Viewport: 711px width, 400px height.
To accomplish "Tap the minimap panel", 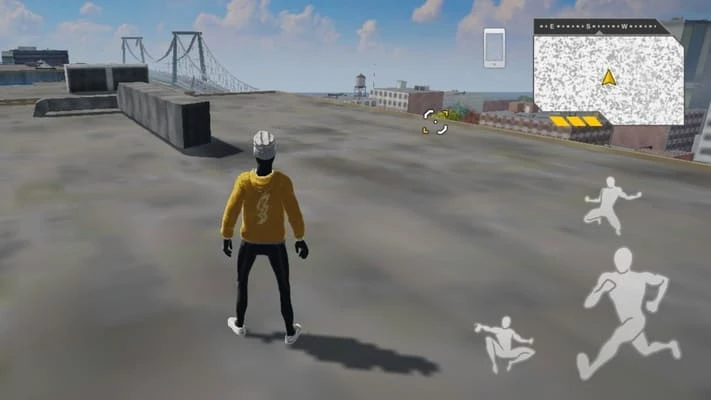I will [x=608, y=74].
